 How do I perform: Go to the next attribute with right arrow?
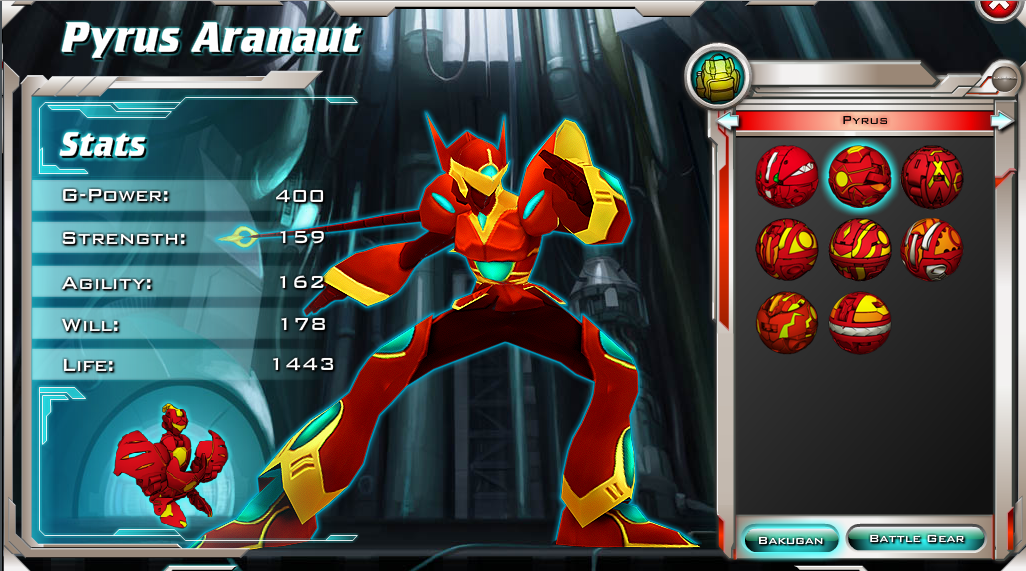click(x=1001, y=121)
